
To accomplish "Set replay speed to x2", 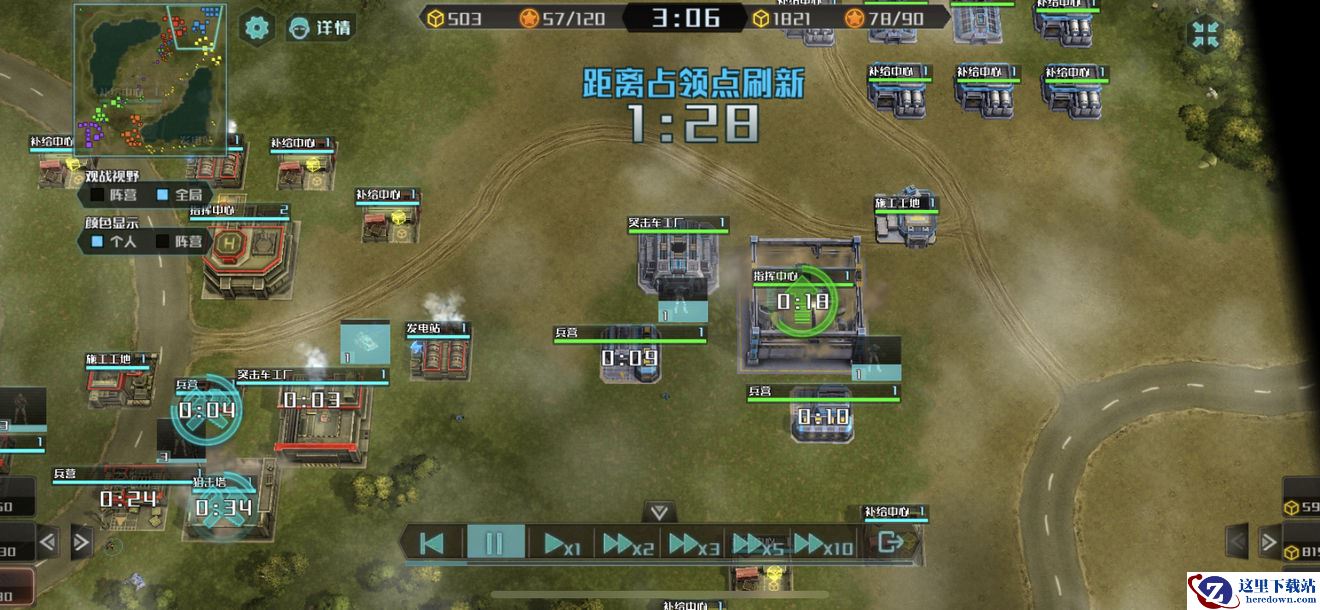I will tap(628, 544).
